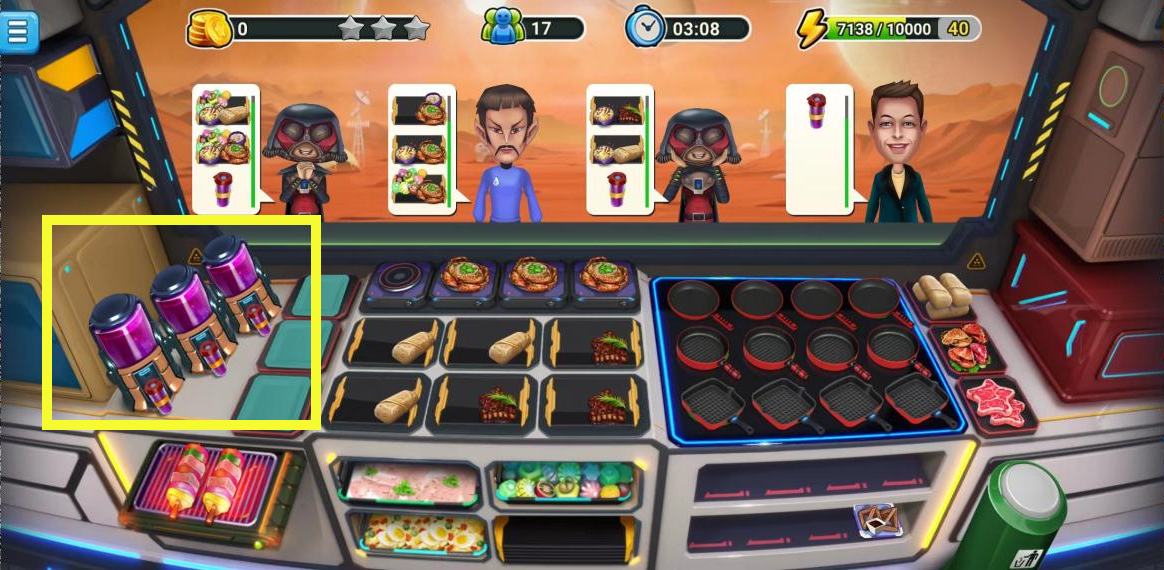
Task: Tap the lightning bolt energy icon
Action: click(x=810, y=29)
